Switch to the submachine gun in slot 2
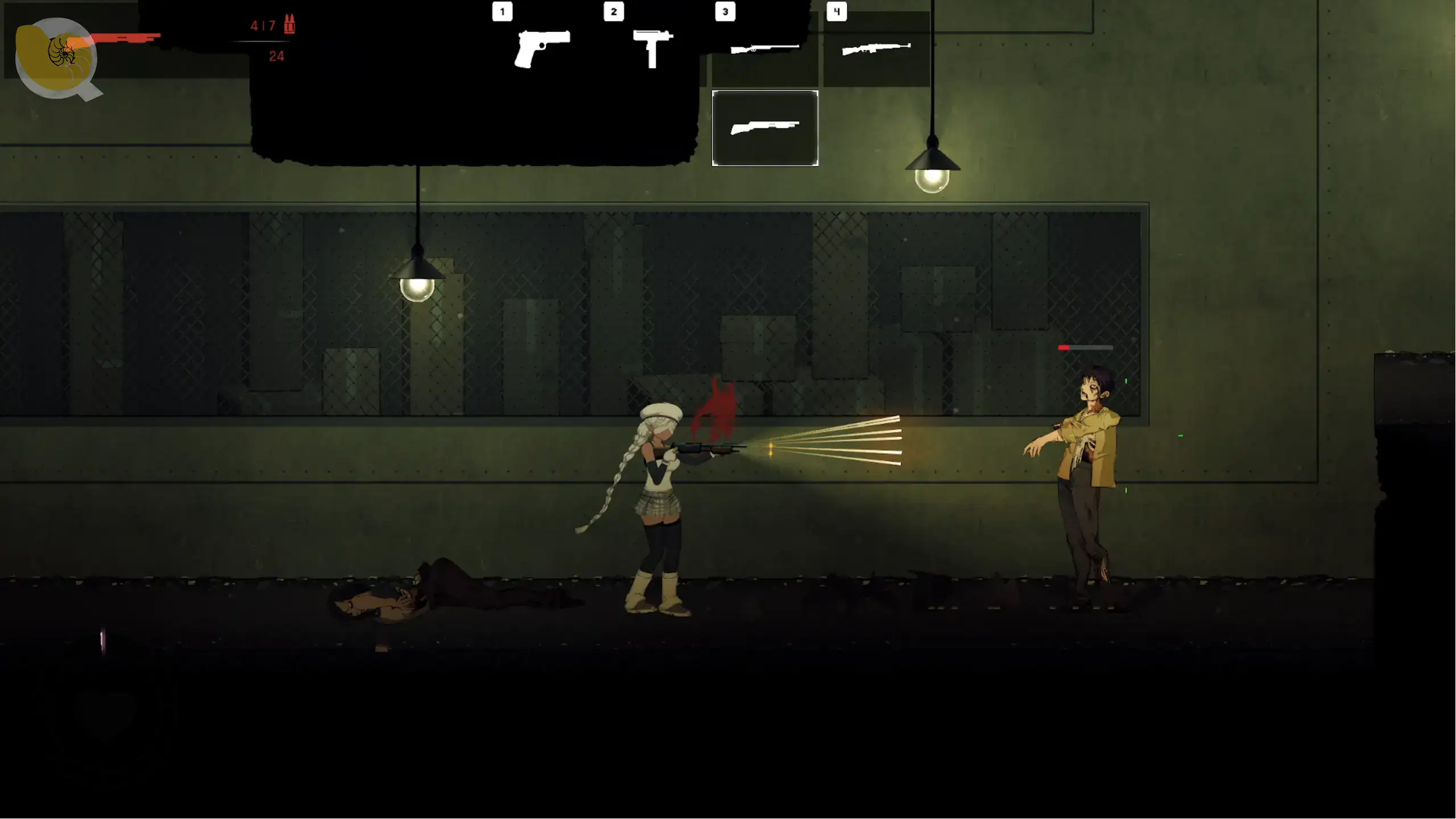This screenshot has height=819, width=1456. pyautogui.click(x=653, y=49)
